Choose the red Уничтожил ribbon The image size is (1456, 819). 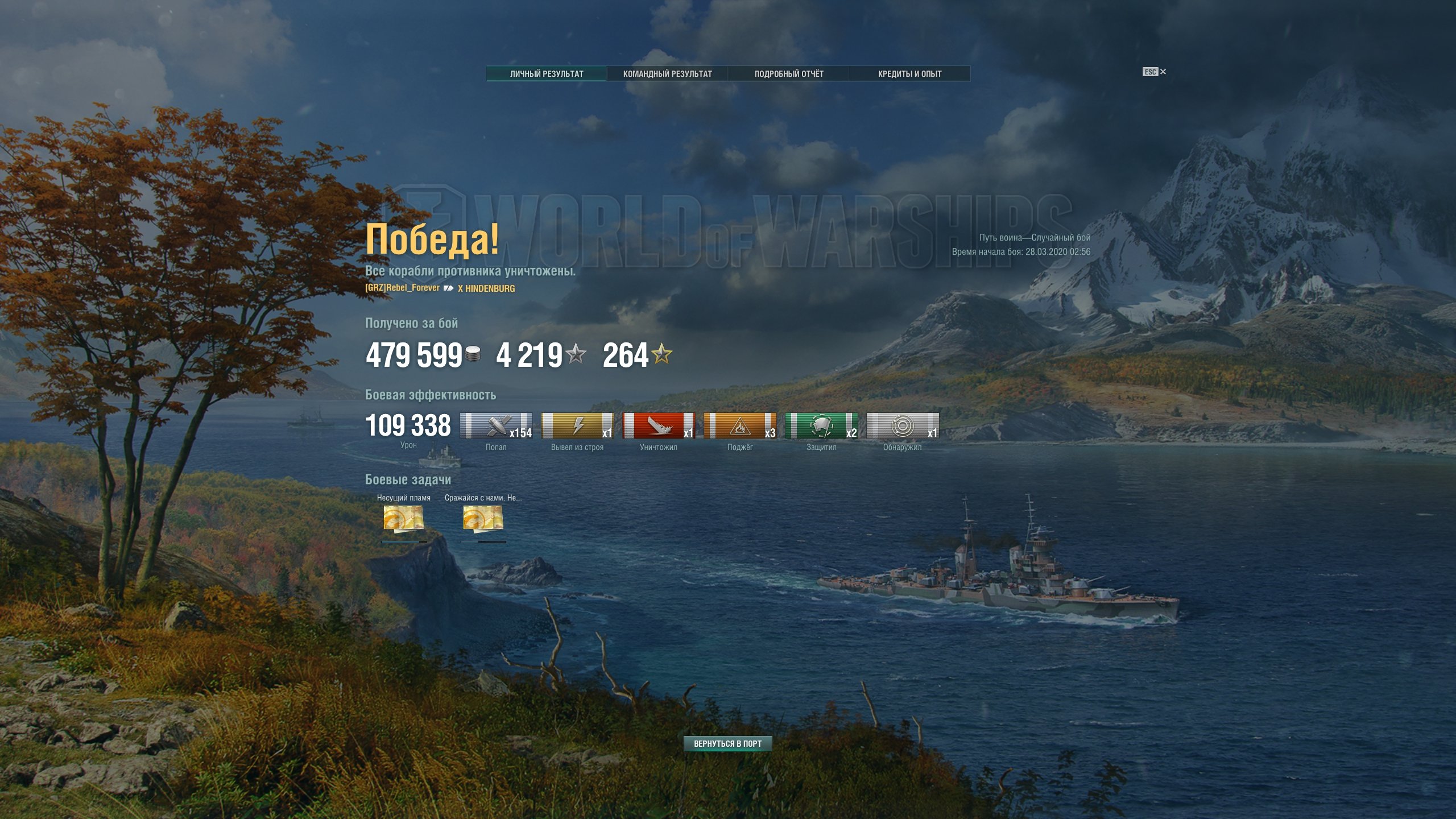click(x=659, y=426)
